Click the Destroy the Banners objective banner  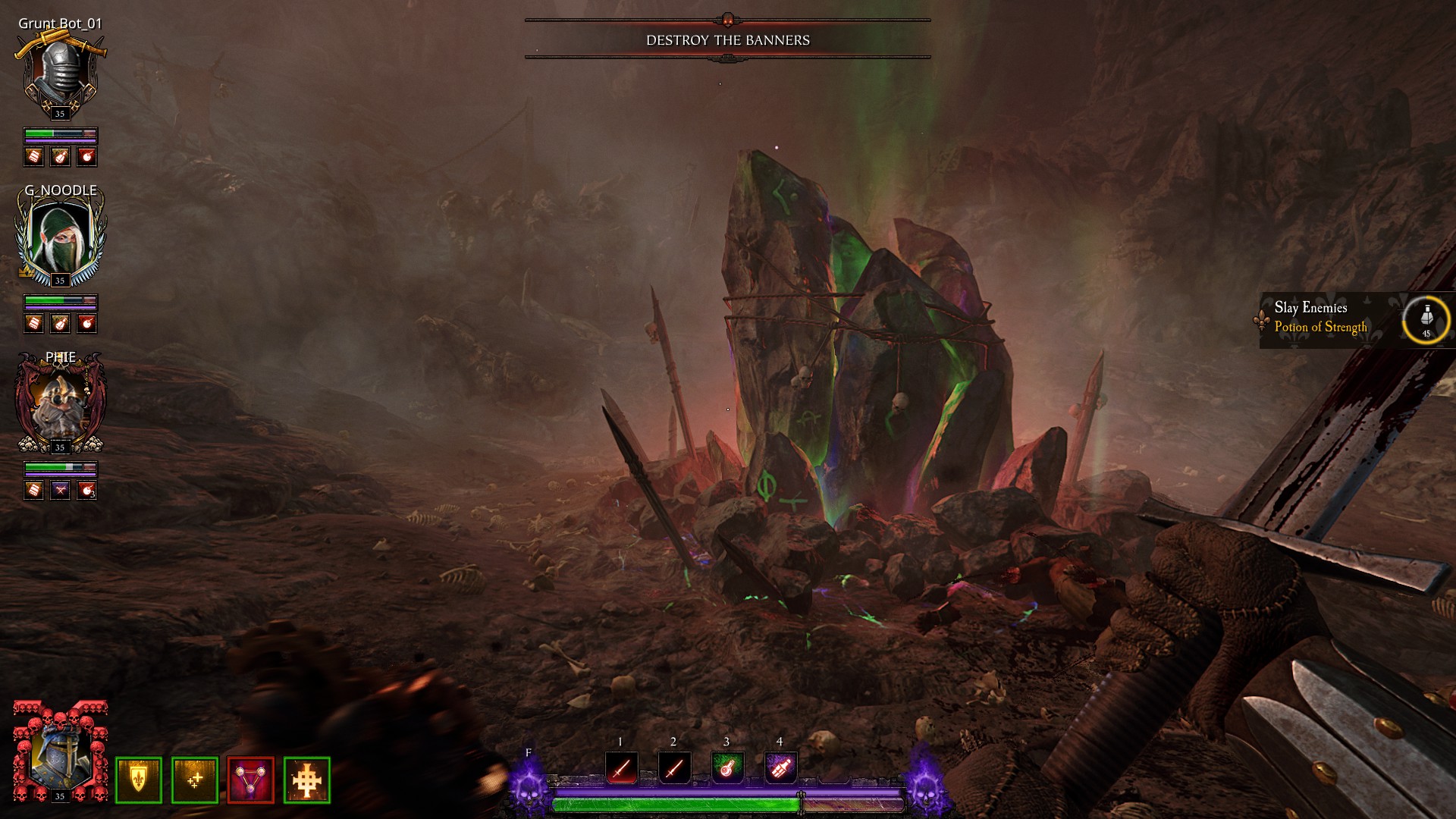[x=727, y=40]
